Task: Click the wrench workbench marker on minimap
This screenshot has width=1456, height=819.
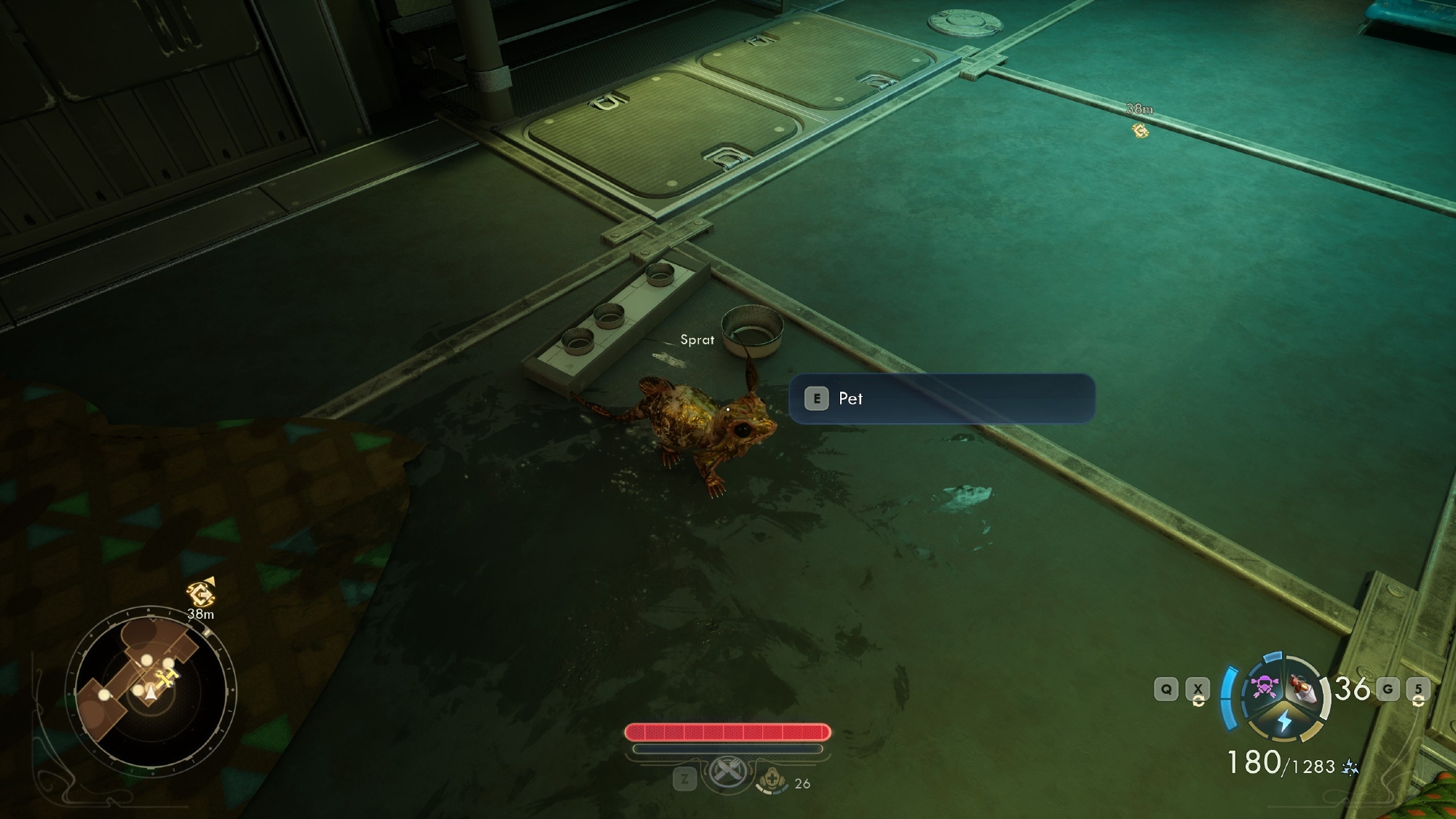Action: tap(169, 678)
